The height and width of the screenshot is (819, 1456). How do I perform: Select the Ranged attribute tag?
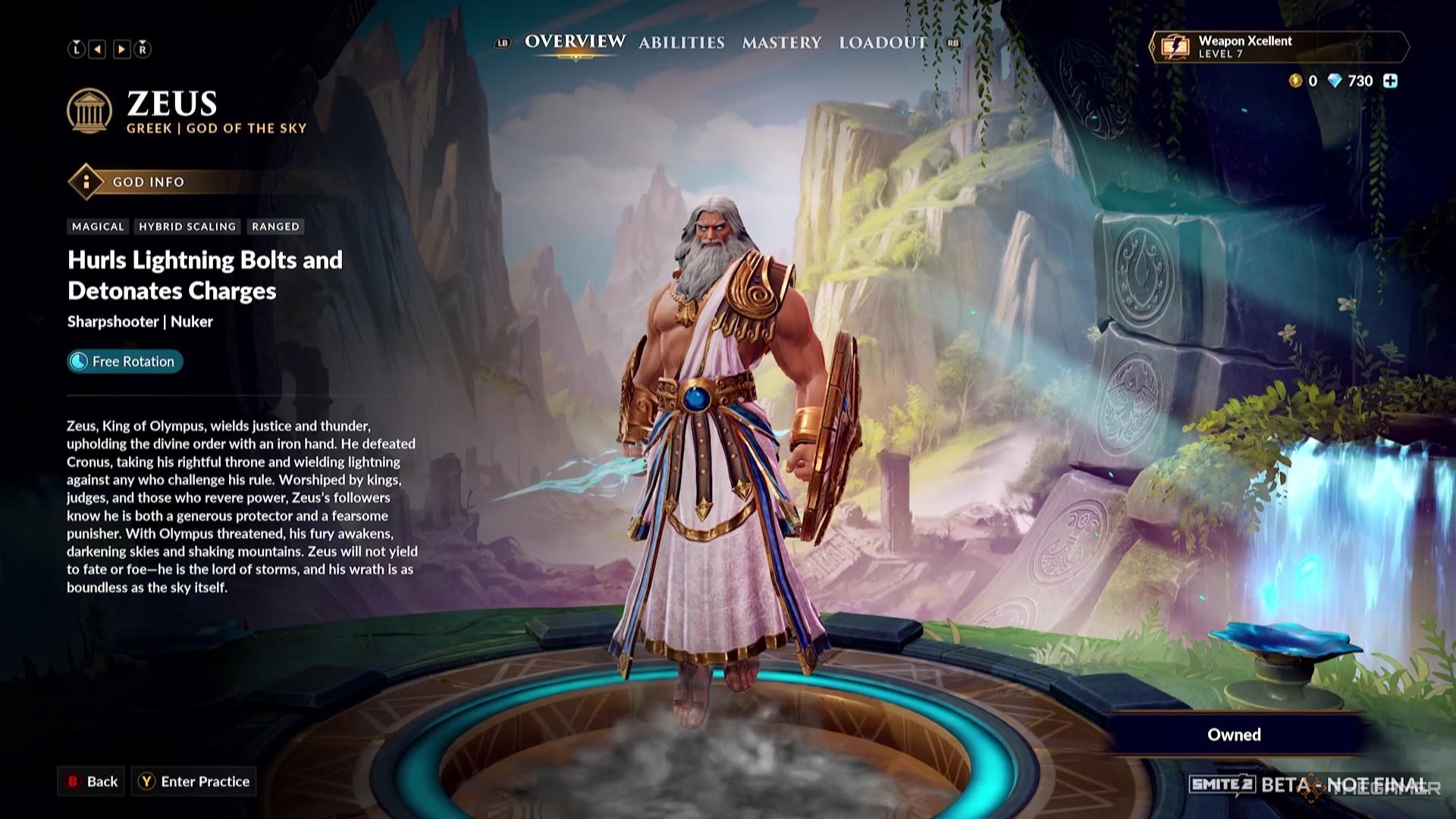click(275, 226)
